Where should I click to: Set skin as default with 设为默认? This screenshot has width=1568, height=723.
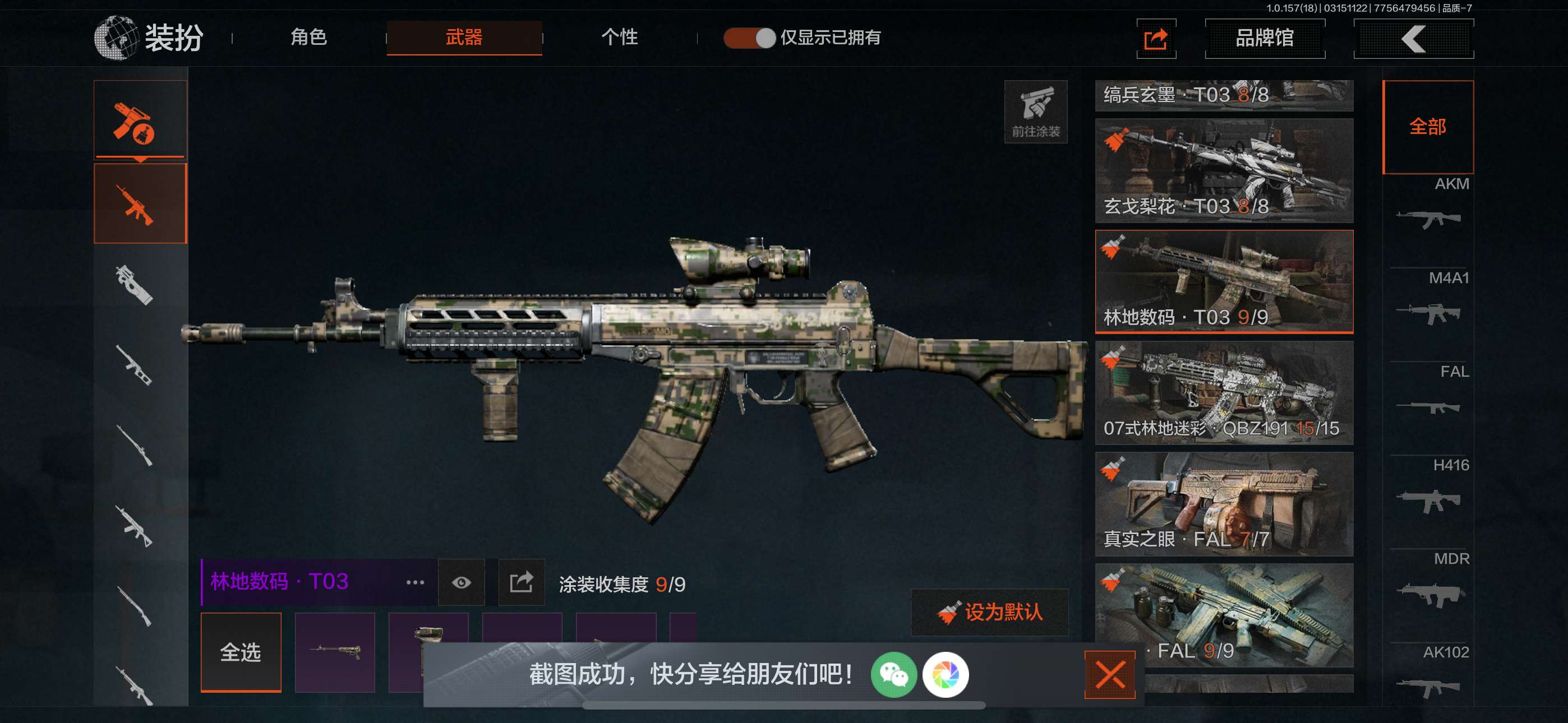pos(990,612)
